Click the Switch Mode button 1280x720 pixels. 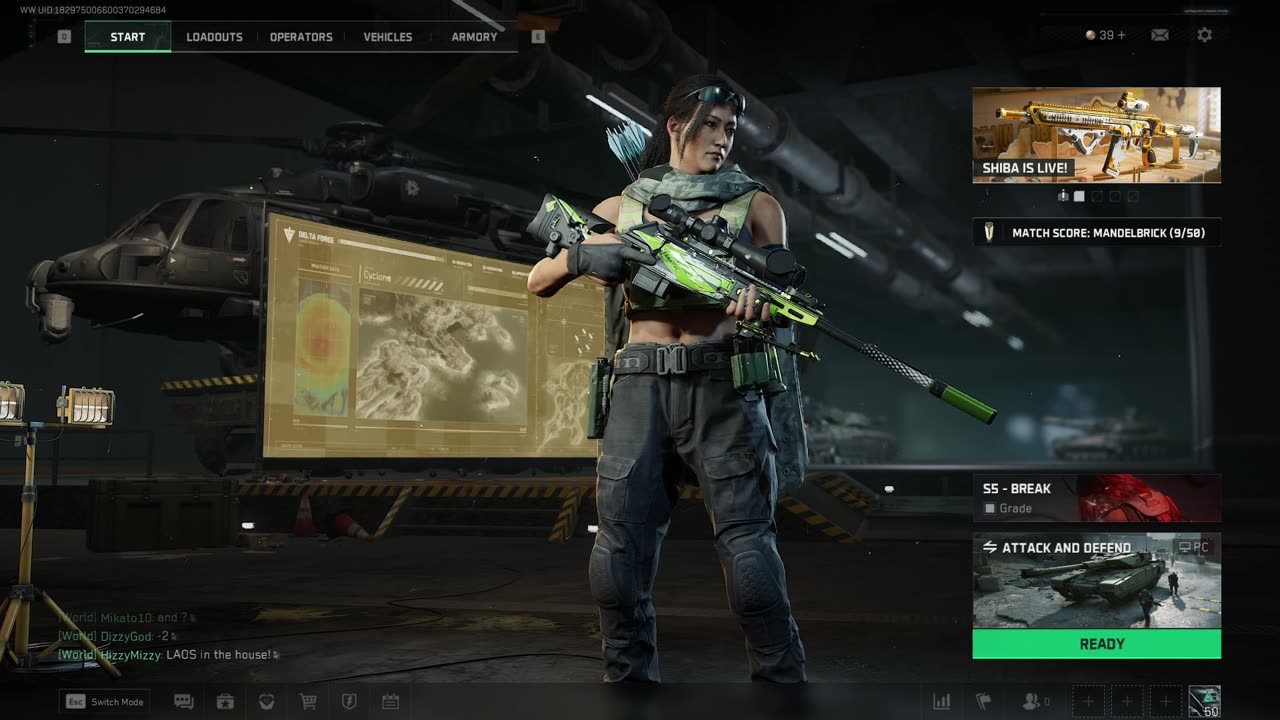(105, 702)
